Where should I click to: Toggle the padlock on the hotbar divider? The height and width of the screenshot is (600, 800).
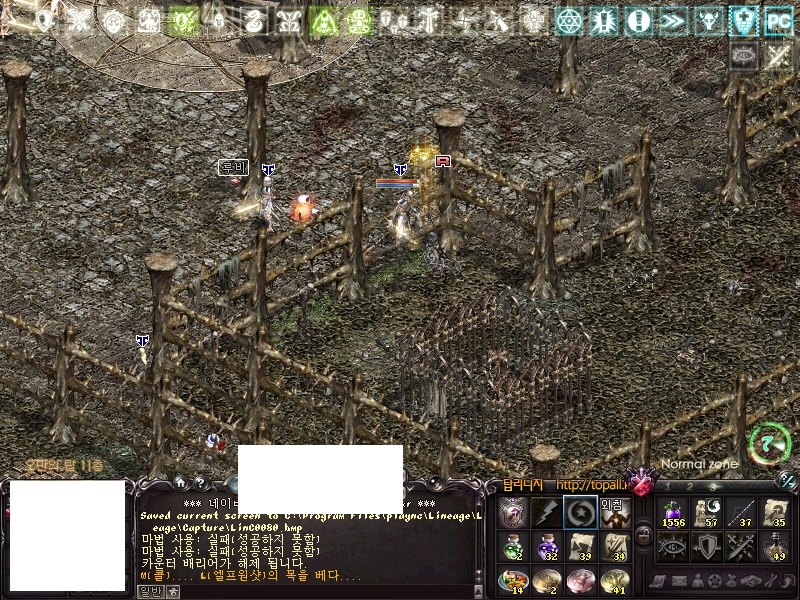pyautogui.click(x=643, y=535)
